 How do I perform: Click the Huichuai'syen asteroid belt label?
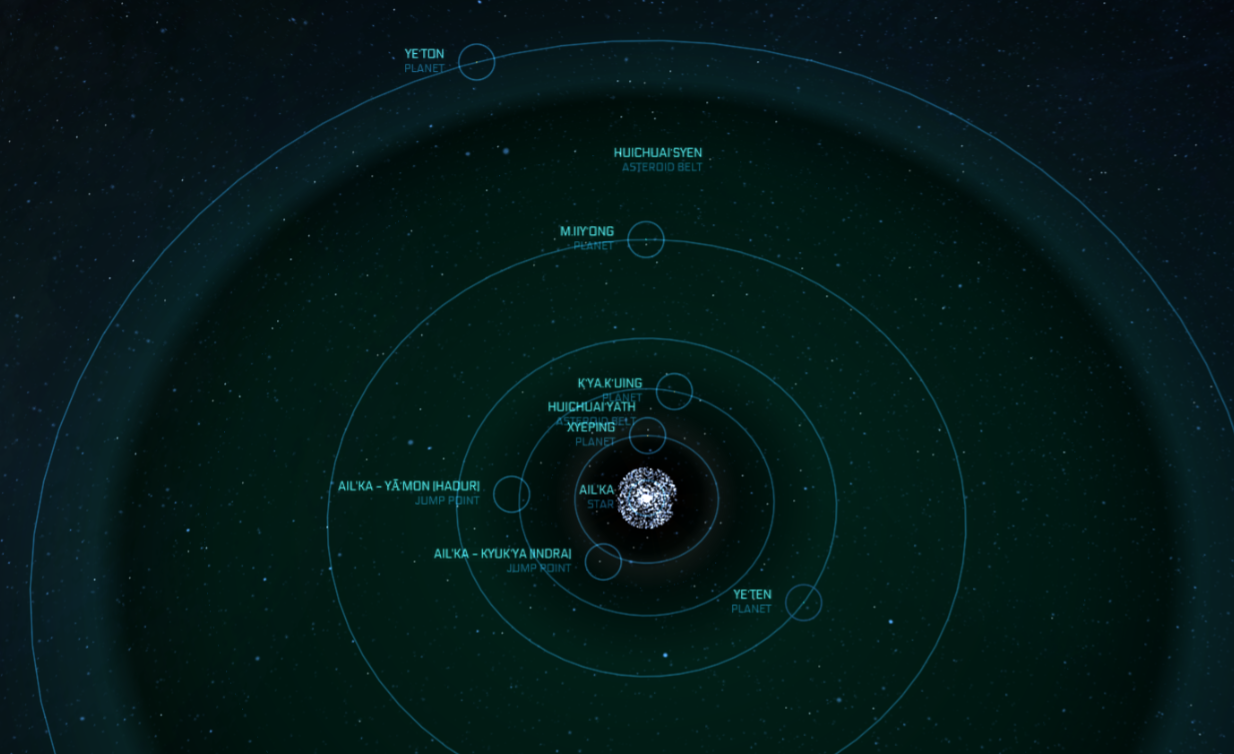(657, 153)
